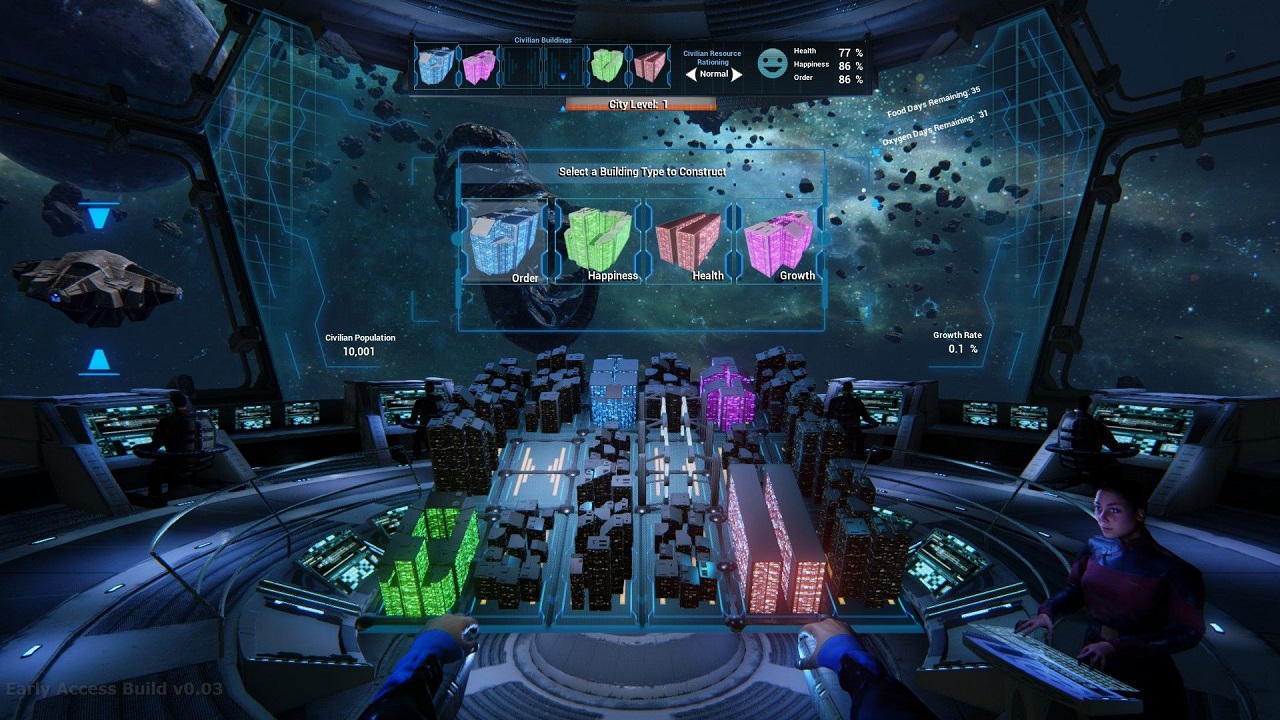The height and width of the screenshot is (720, 1280).
Task: Click the up-pointing arrow below the ship
Action: 98,360
